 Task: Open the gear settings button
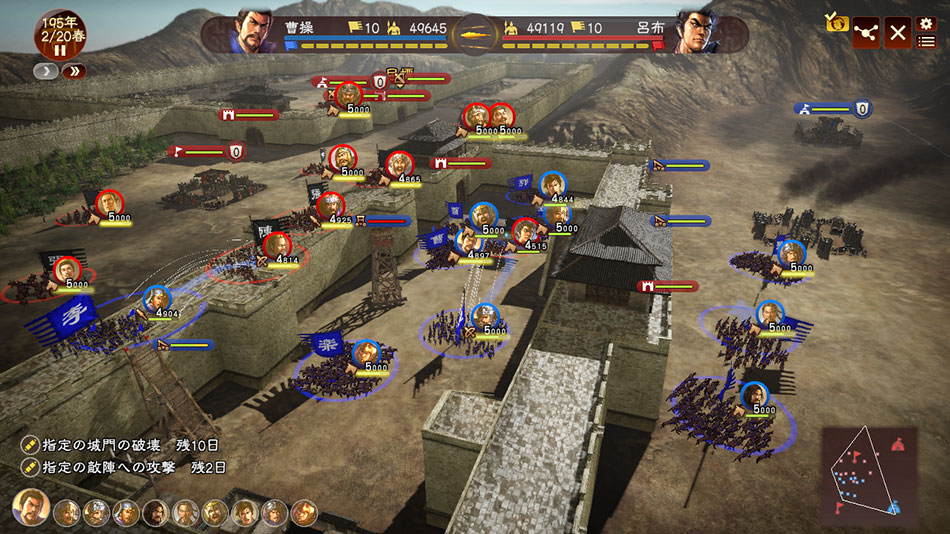pos(926,23)
